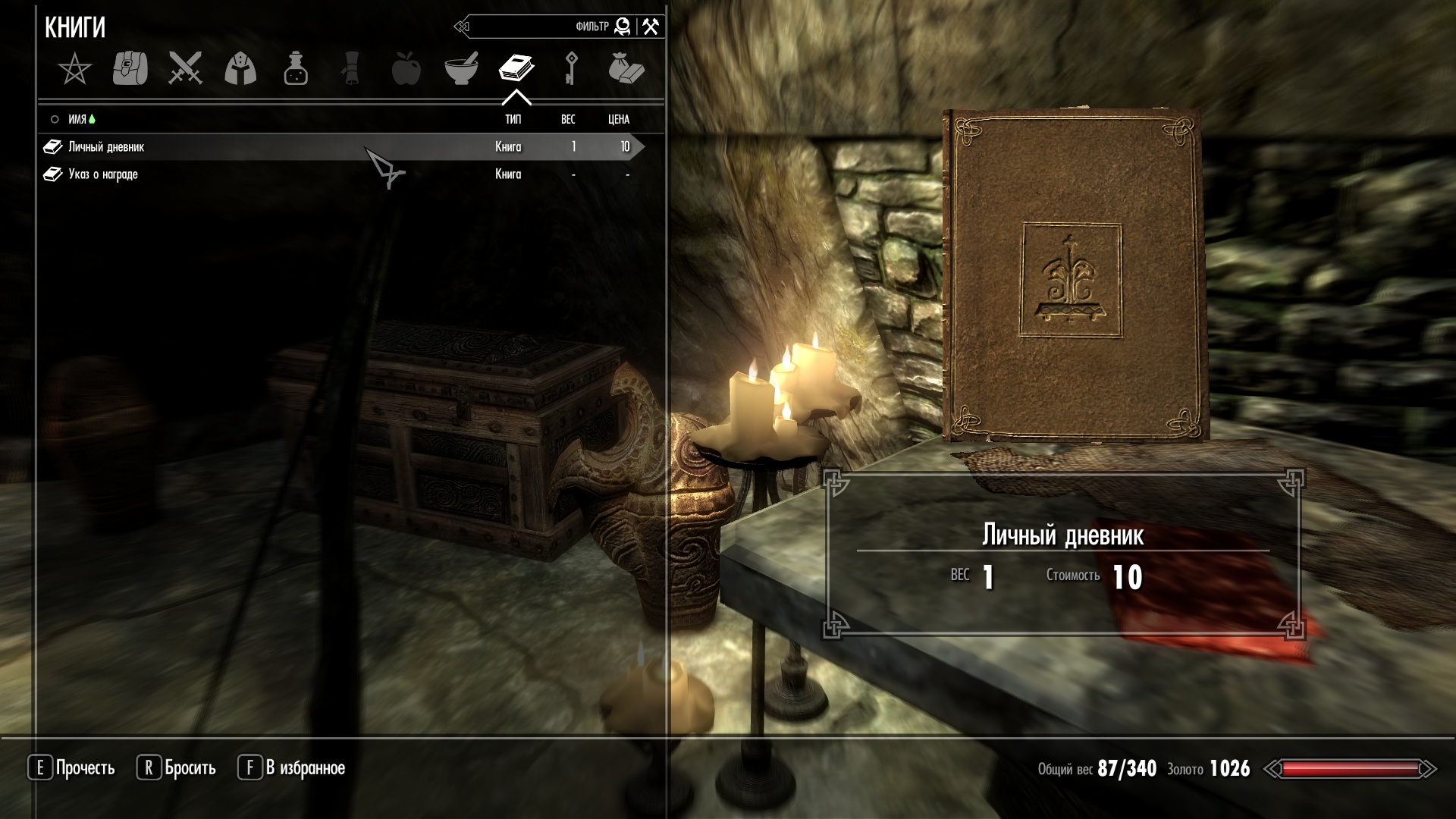
Task: Open the scrolls category
Action: [x=351, y=69]
